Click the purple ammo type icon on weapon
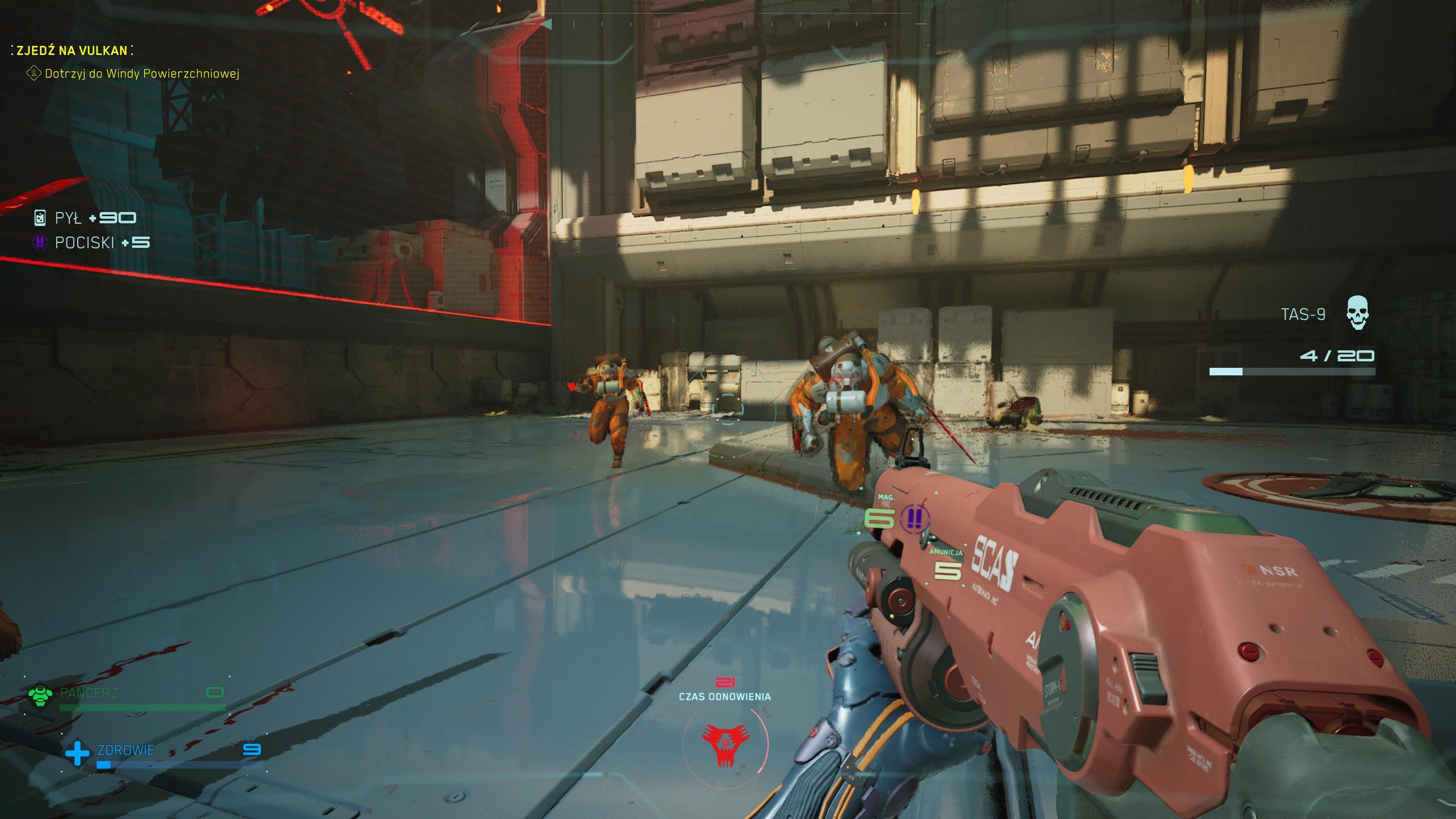1456x819 pixels. point(914,518)
